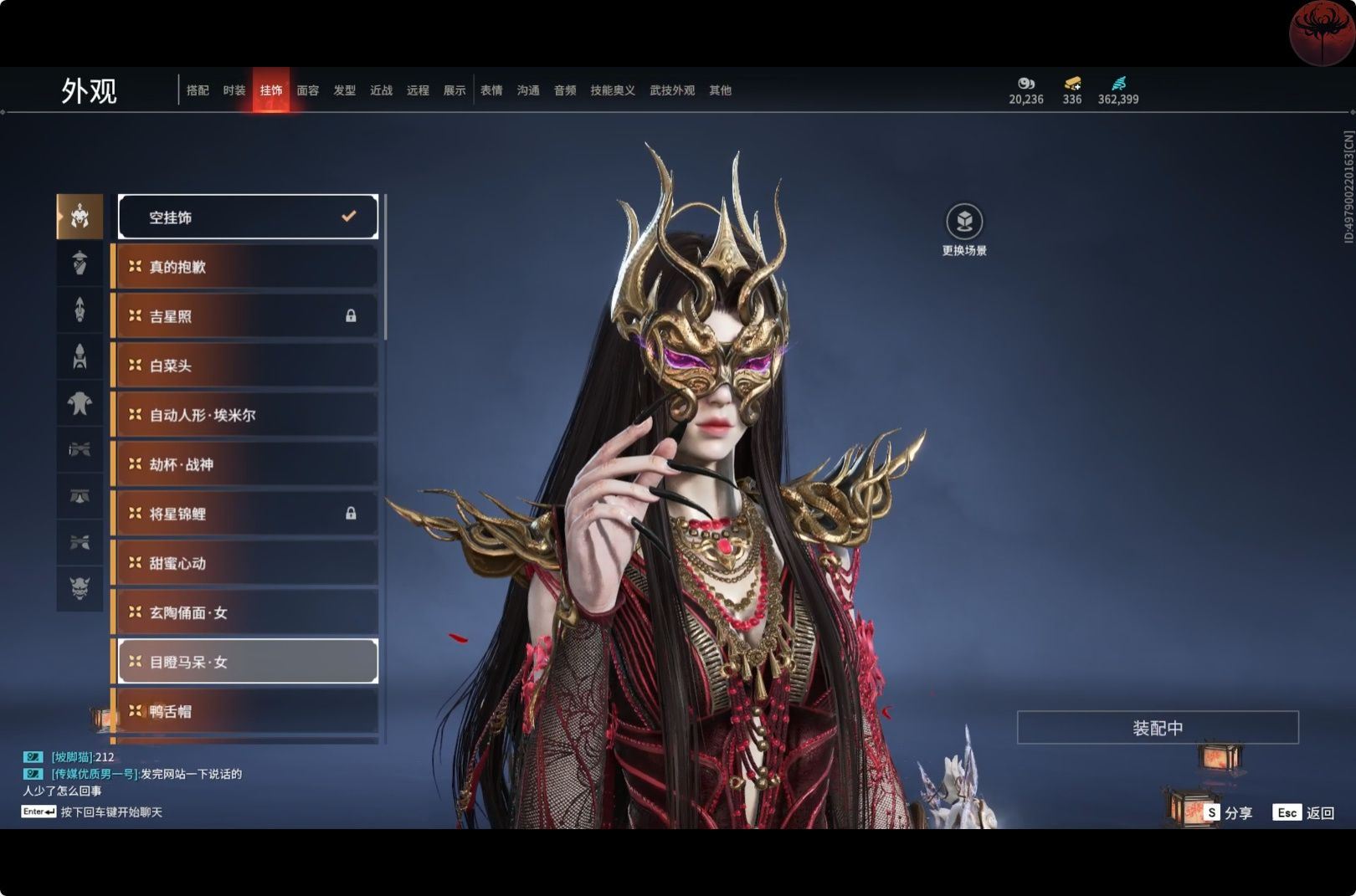Click the 返回 back button
1356x896 pixels.
1304,812
